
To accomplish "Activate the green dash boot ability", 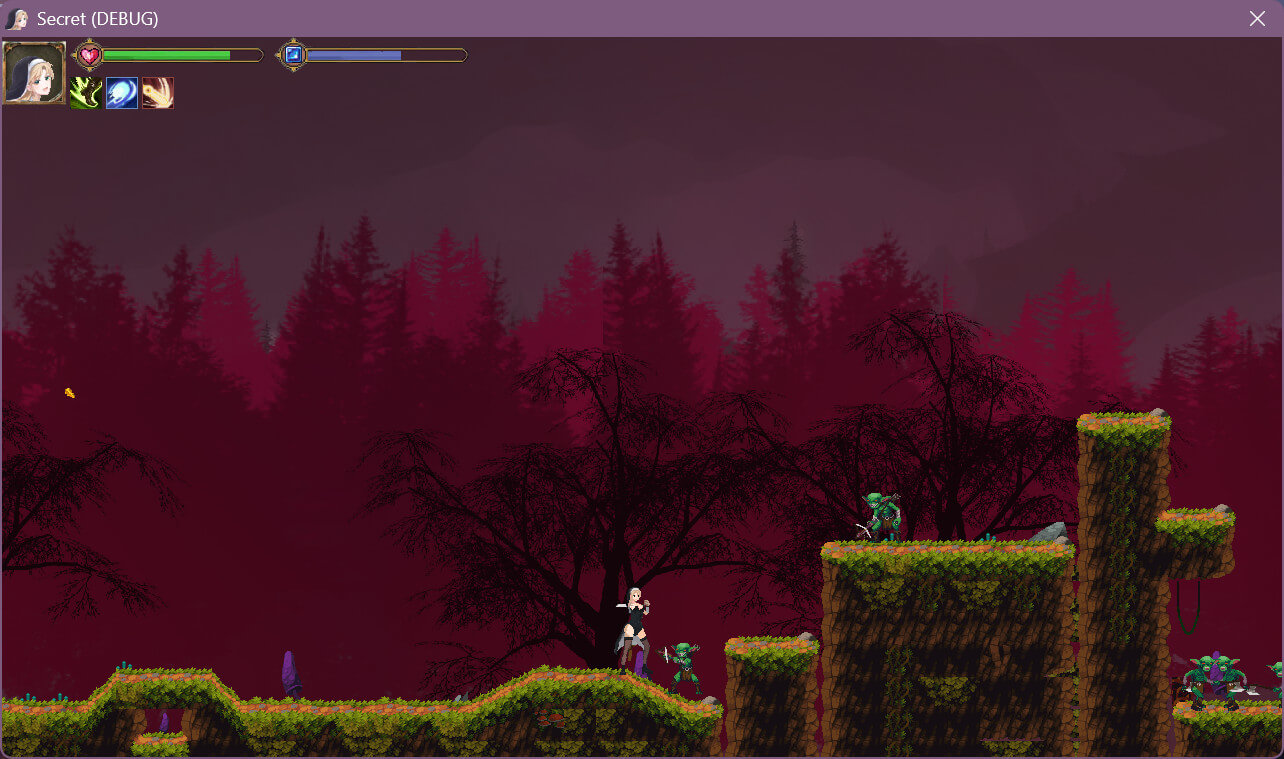I will click(85, 93).
